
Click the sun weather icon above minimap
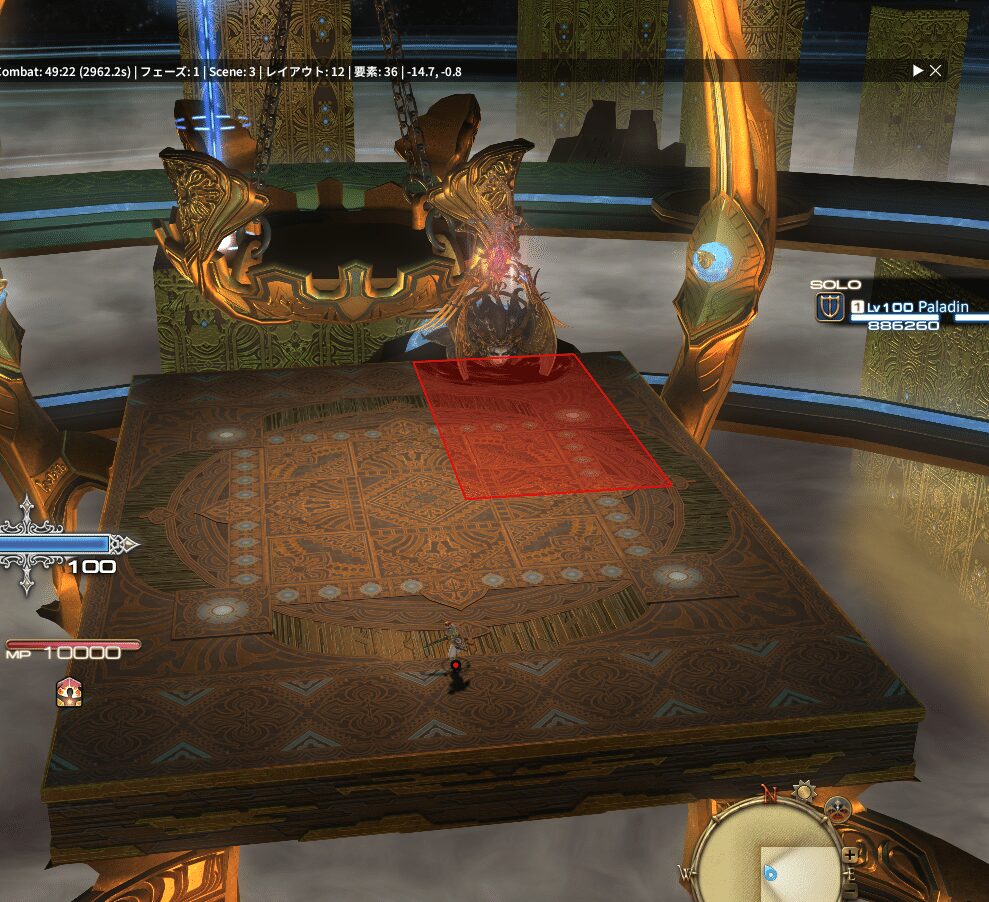click(802, 793)
